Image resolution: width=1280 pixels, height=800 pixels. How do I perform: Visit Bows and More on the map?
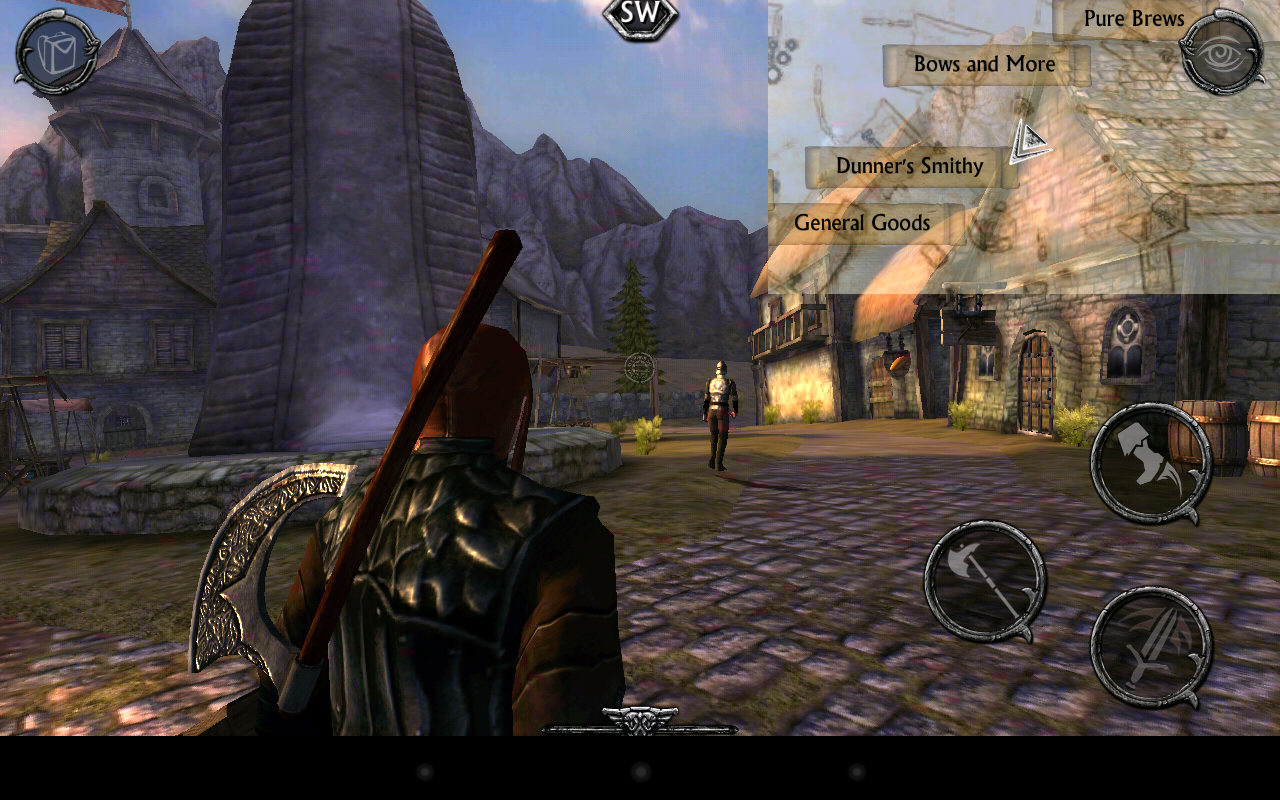tap(984, 63)
